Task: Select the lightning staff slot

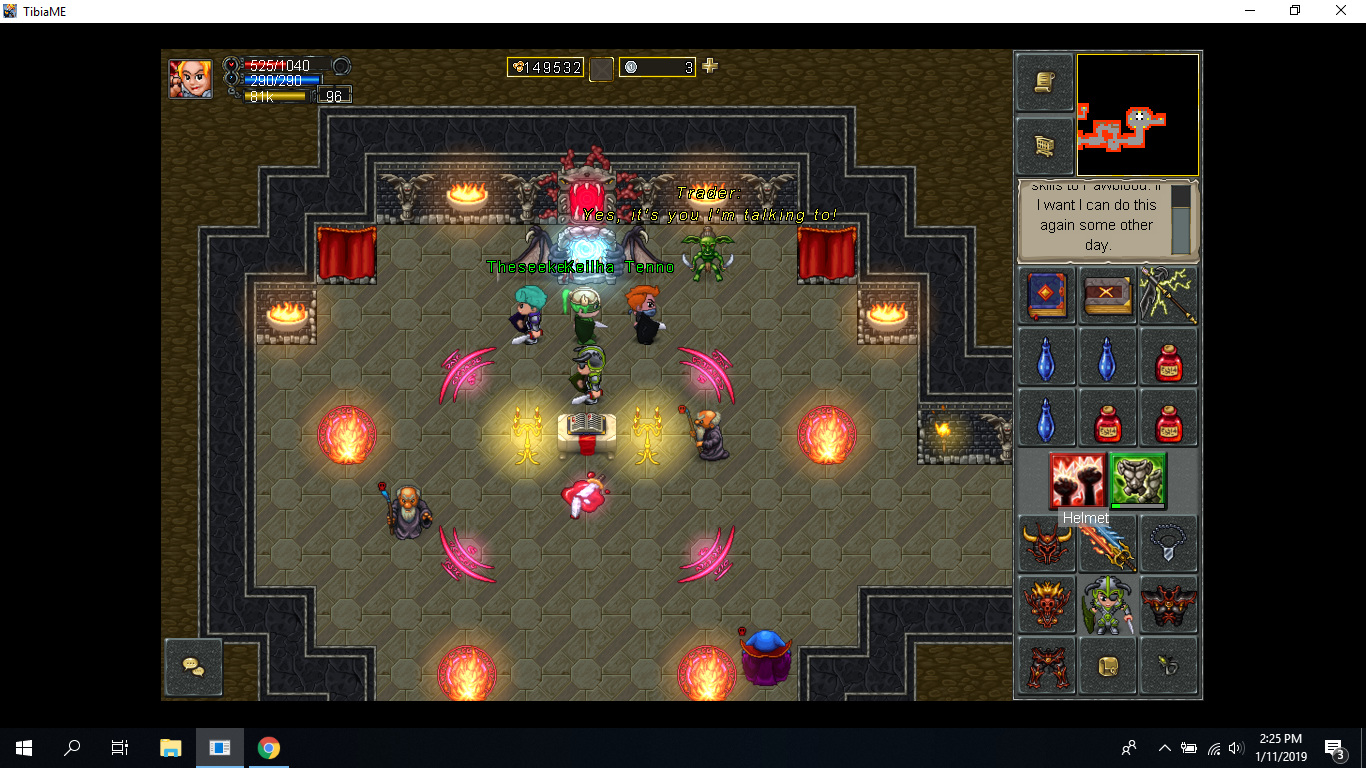Action: point(1168,295)
